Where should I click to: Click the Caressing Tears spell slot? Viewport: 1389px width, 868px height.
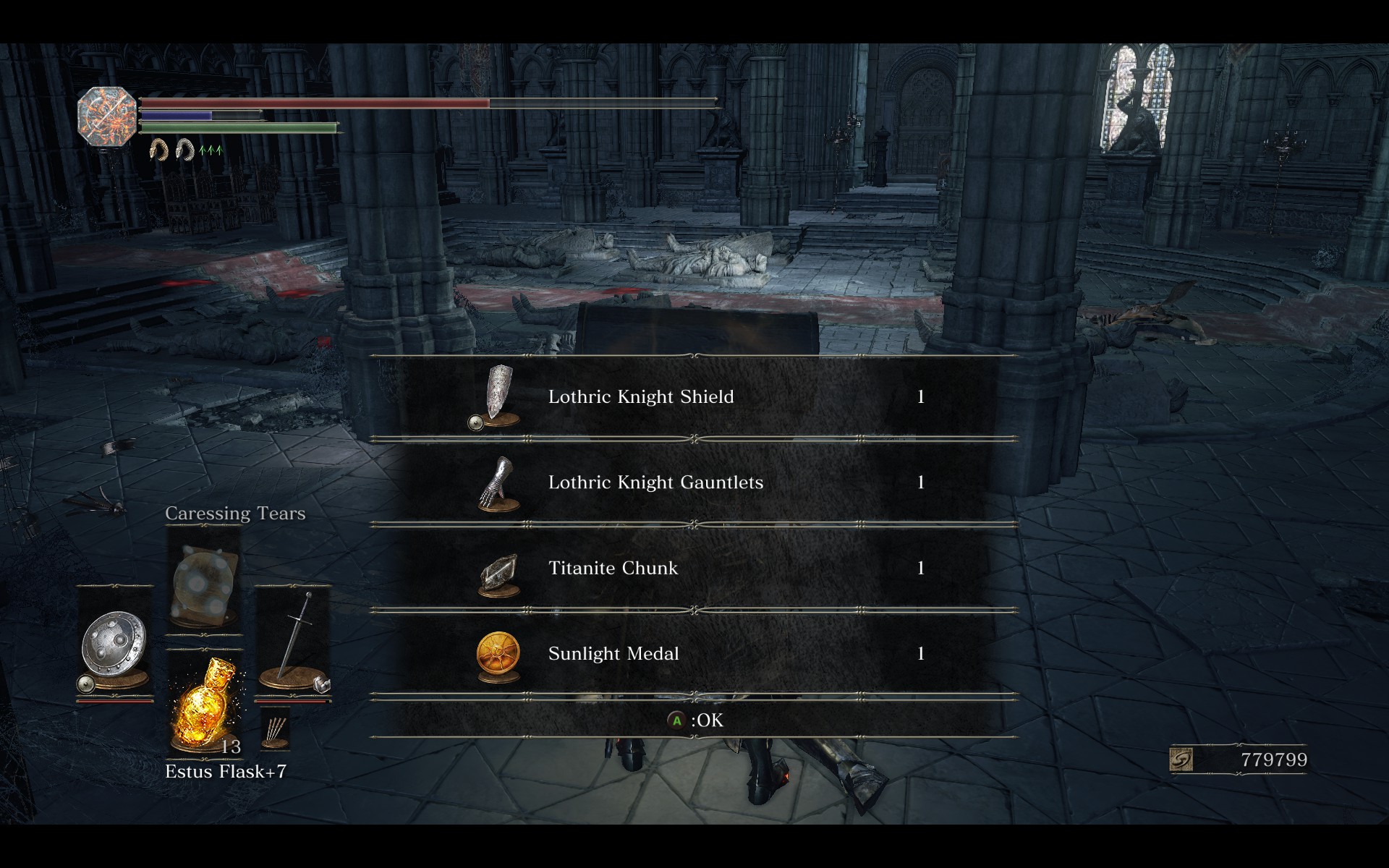pos(204,582)
